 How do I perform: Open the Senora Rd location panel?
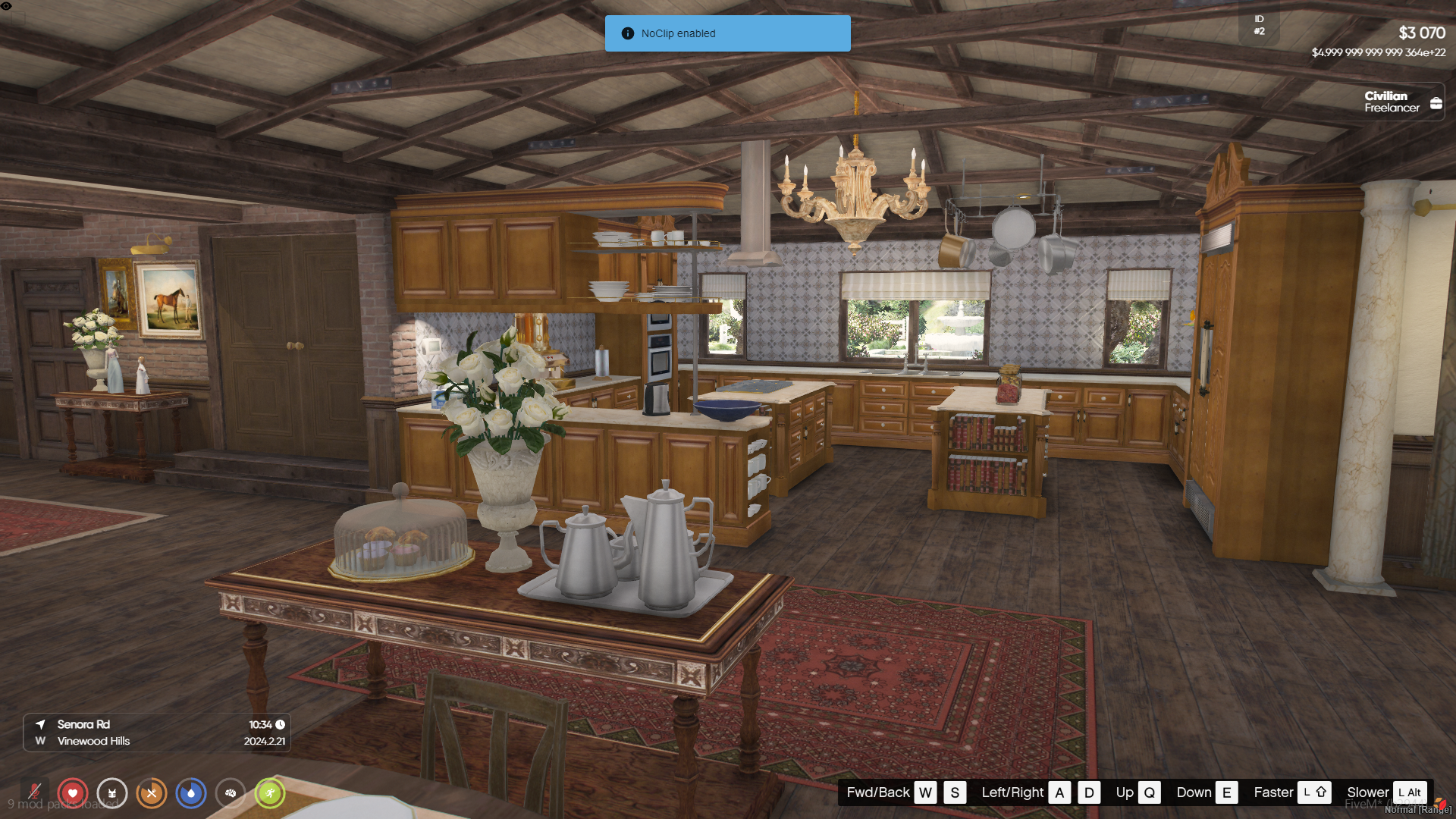pos(157,733)
